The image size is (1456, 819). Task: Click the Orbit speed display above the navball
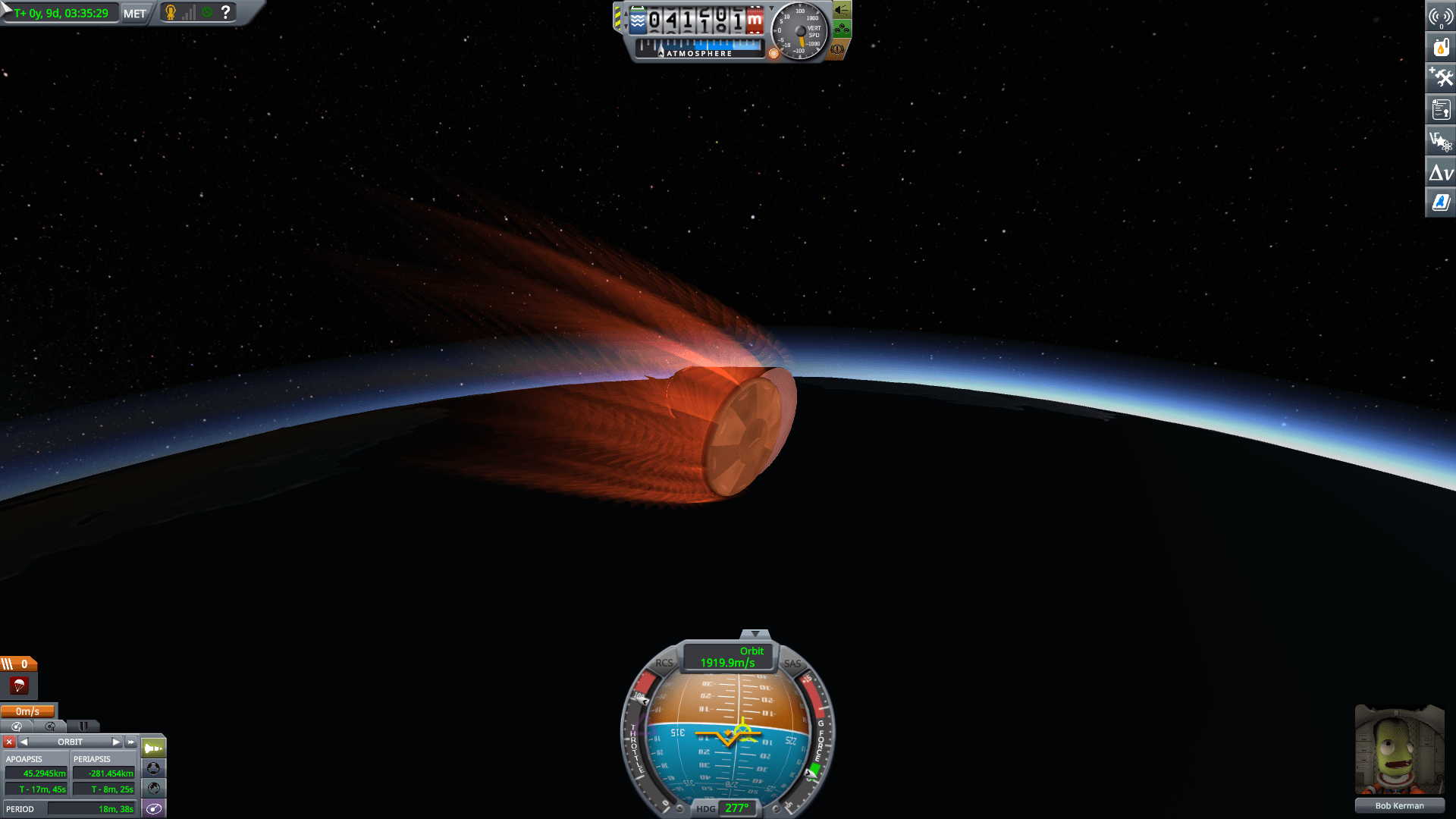(x=727, y=657)
